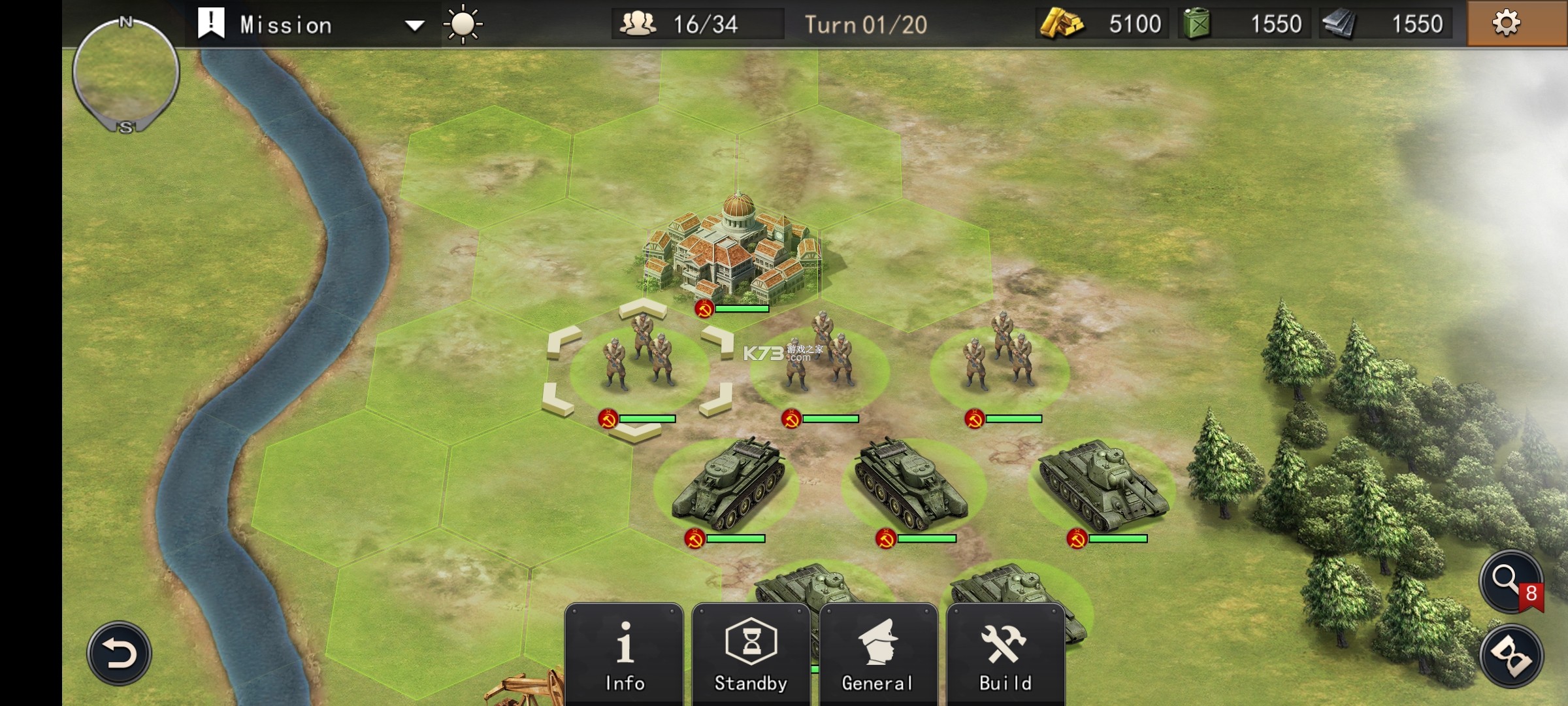Open the gear settings menu
This screenshot has height=706, width=1568.
pos(1506,24)
